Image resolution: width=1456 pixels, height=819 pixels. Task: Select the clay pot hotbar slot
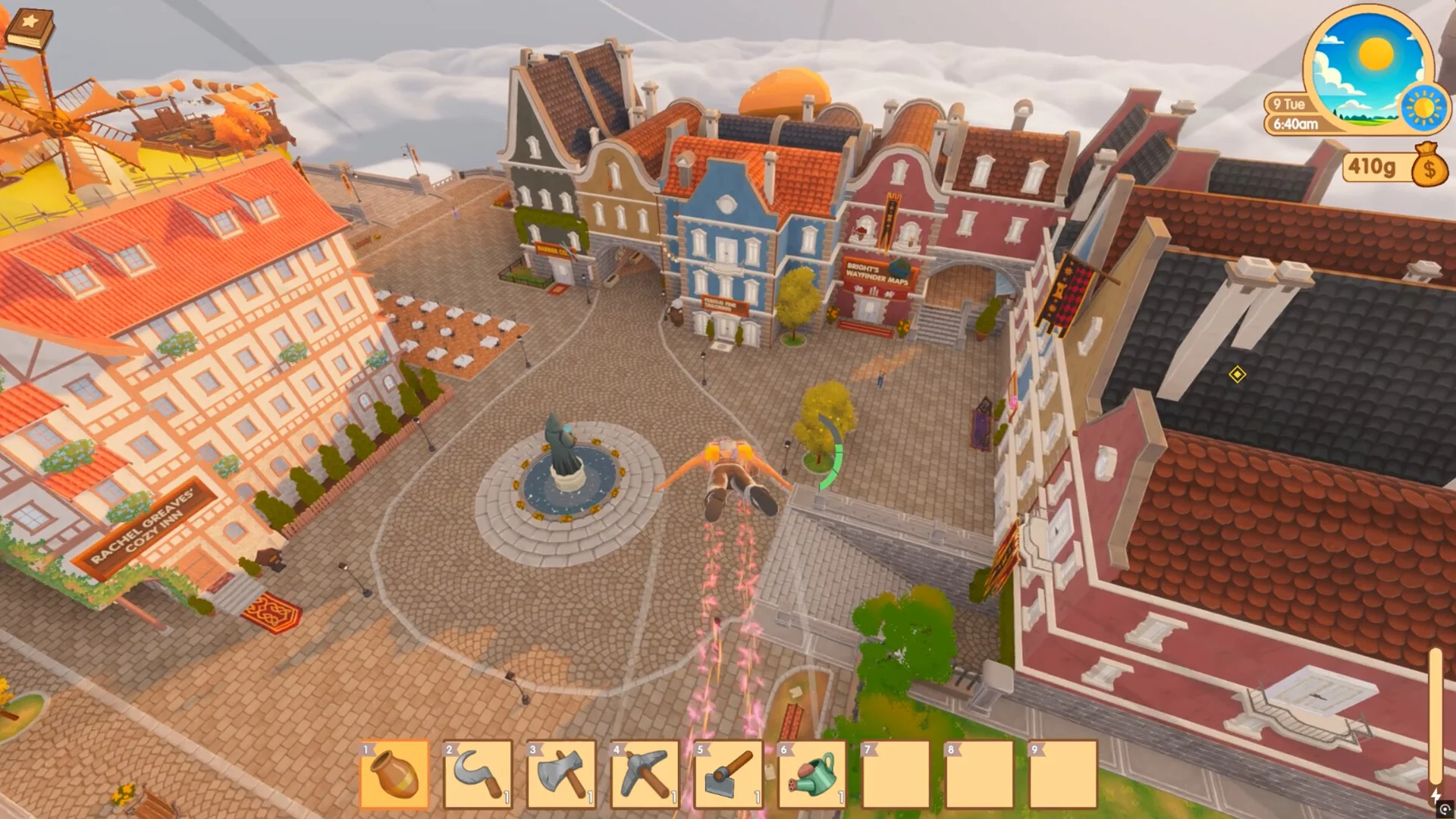(394, 774)
